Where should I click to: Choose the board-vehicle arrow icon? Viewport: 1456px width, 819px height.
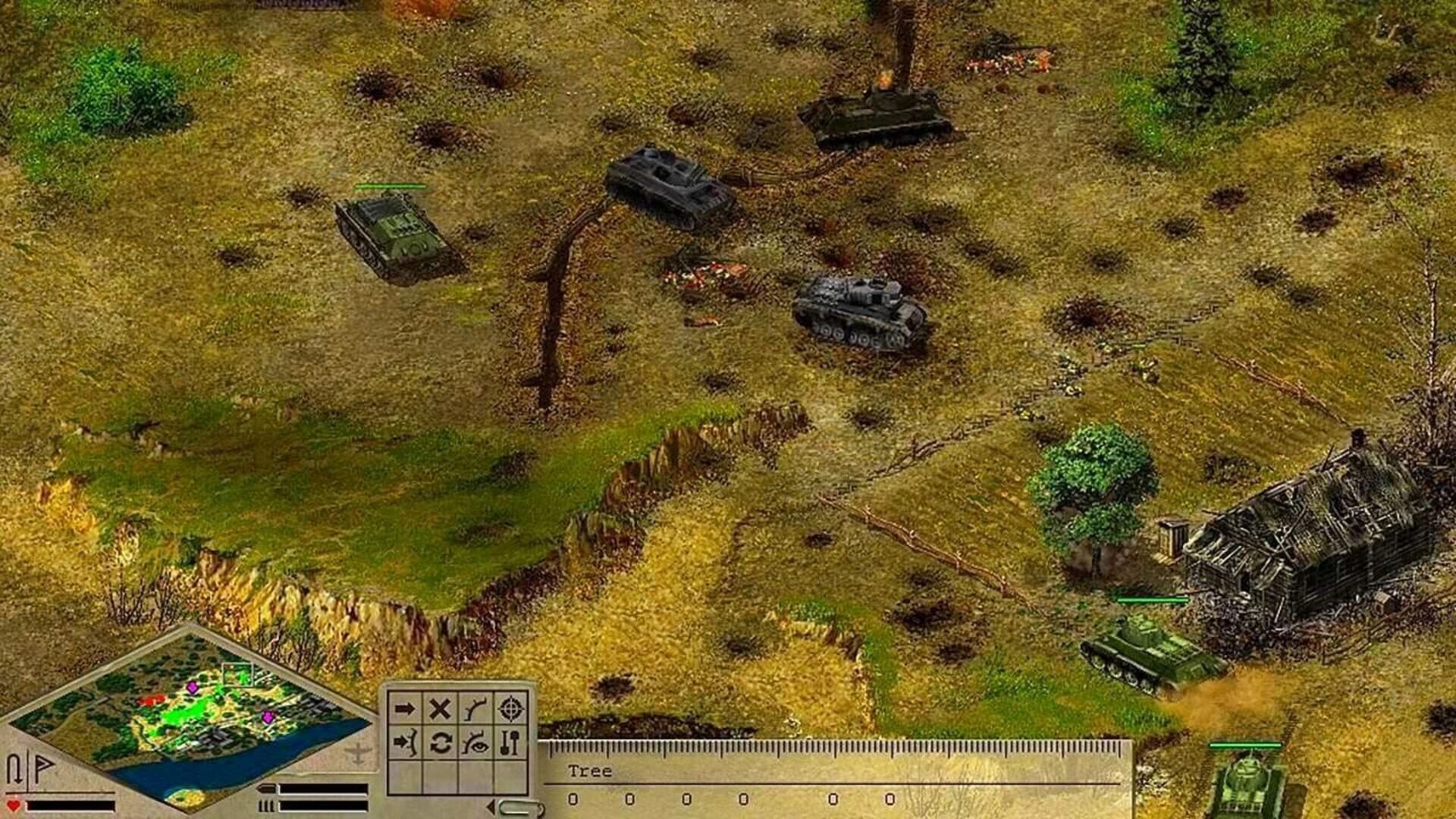tap(404, 742)
